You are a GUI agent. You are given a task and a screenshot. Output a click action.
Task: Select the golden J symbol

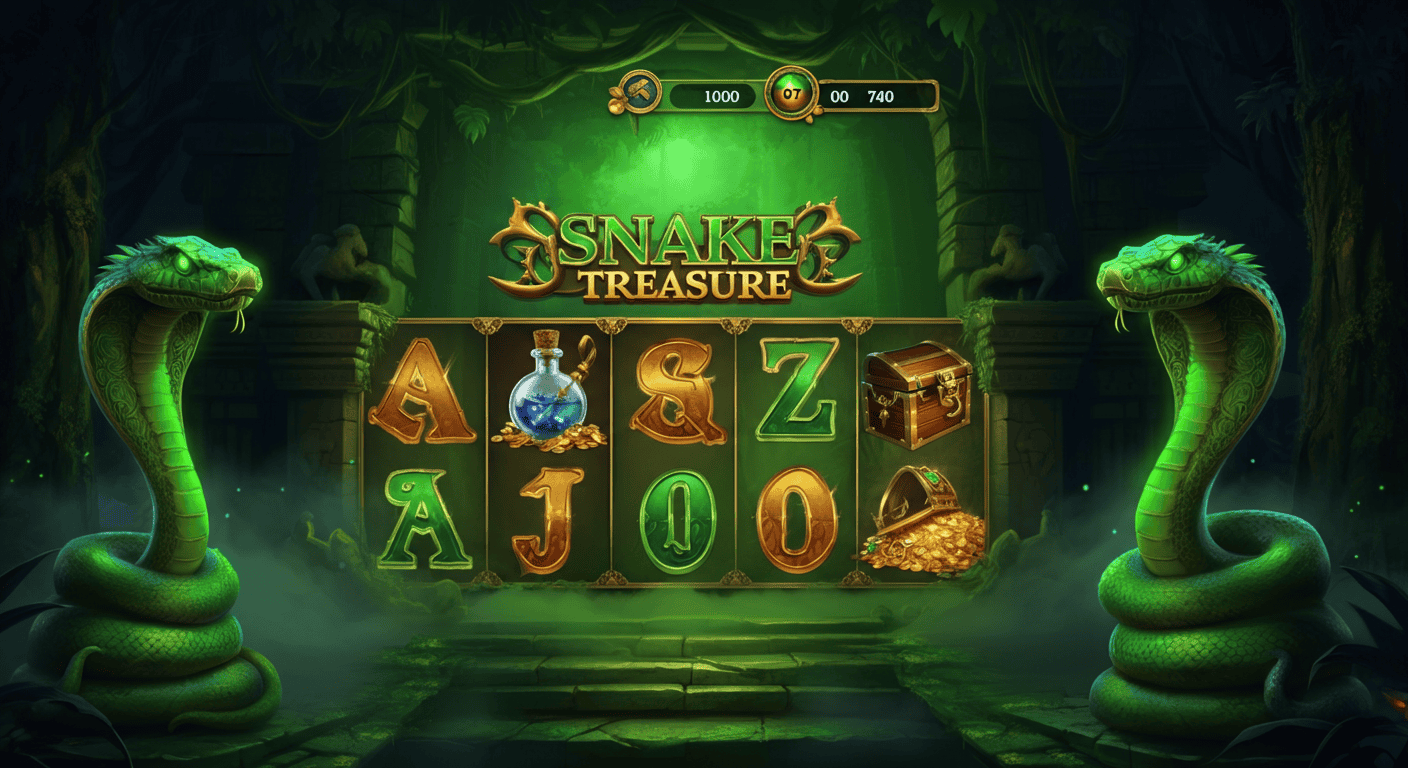548,520
